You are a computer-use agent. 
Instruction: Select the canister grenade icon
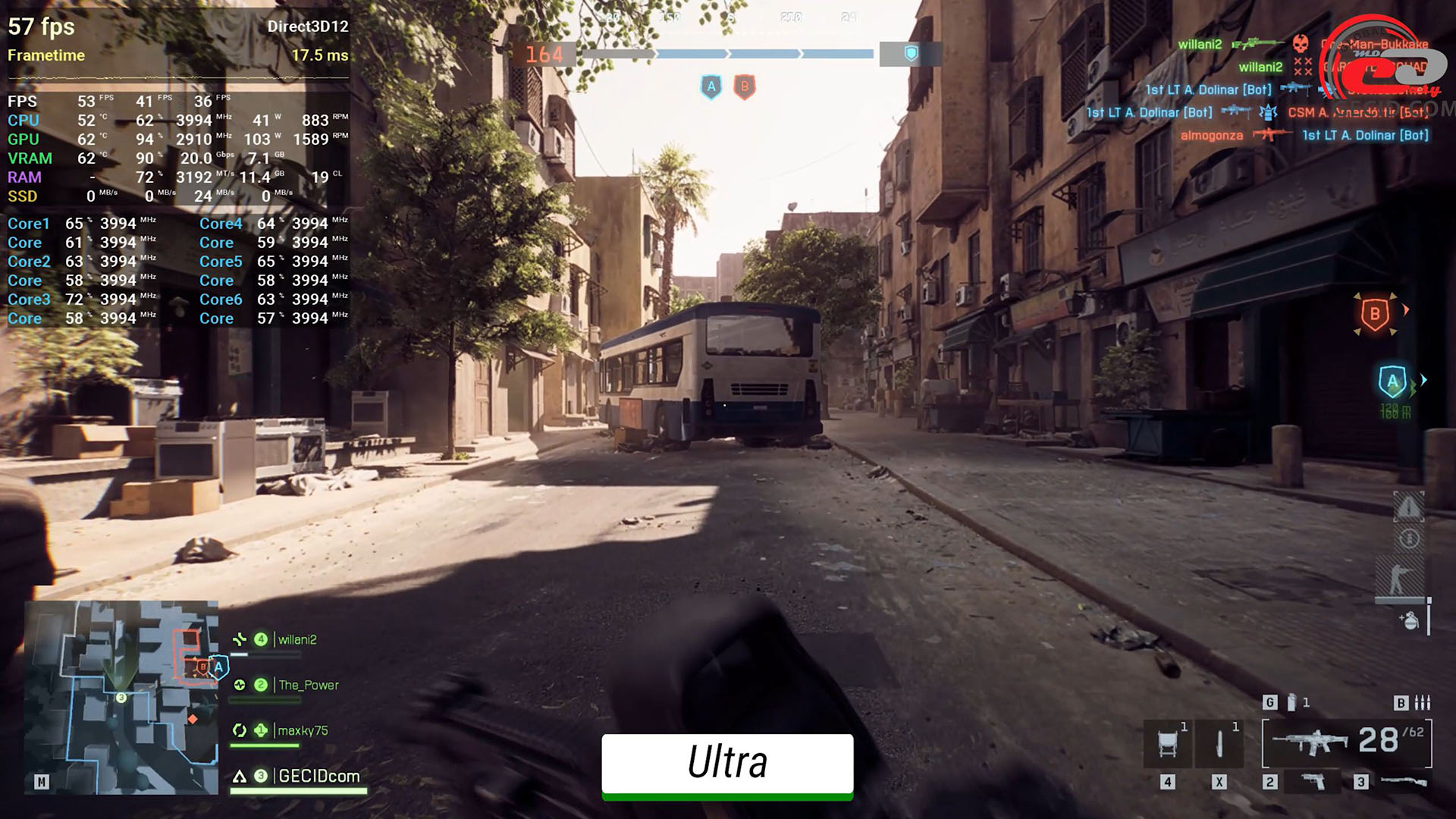(1291, 702)
